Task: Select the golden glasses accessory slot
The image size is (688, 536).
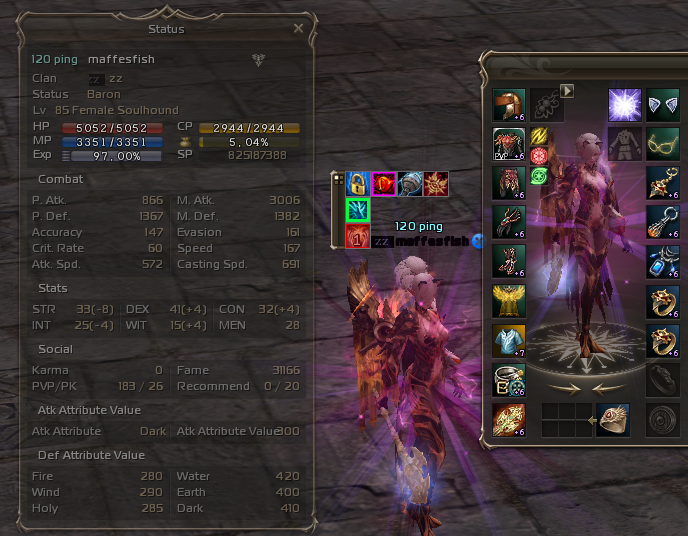Action: [663, 144]
